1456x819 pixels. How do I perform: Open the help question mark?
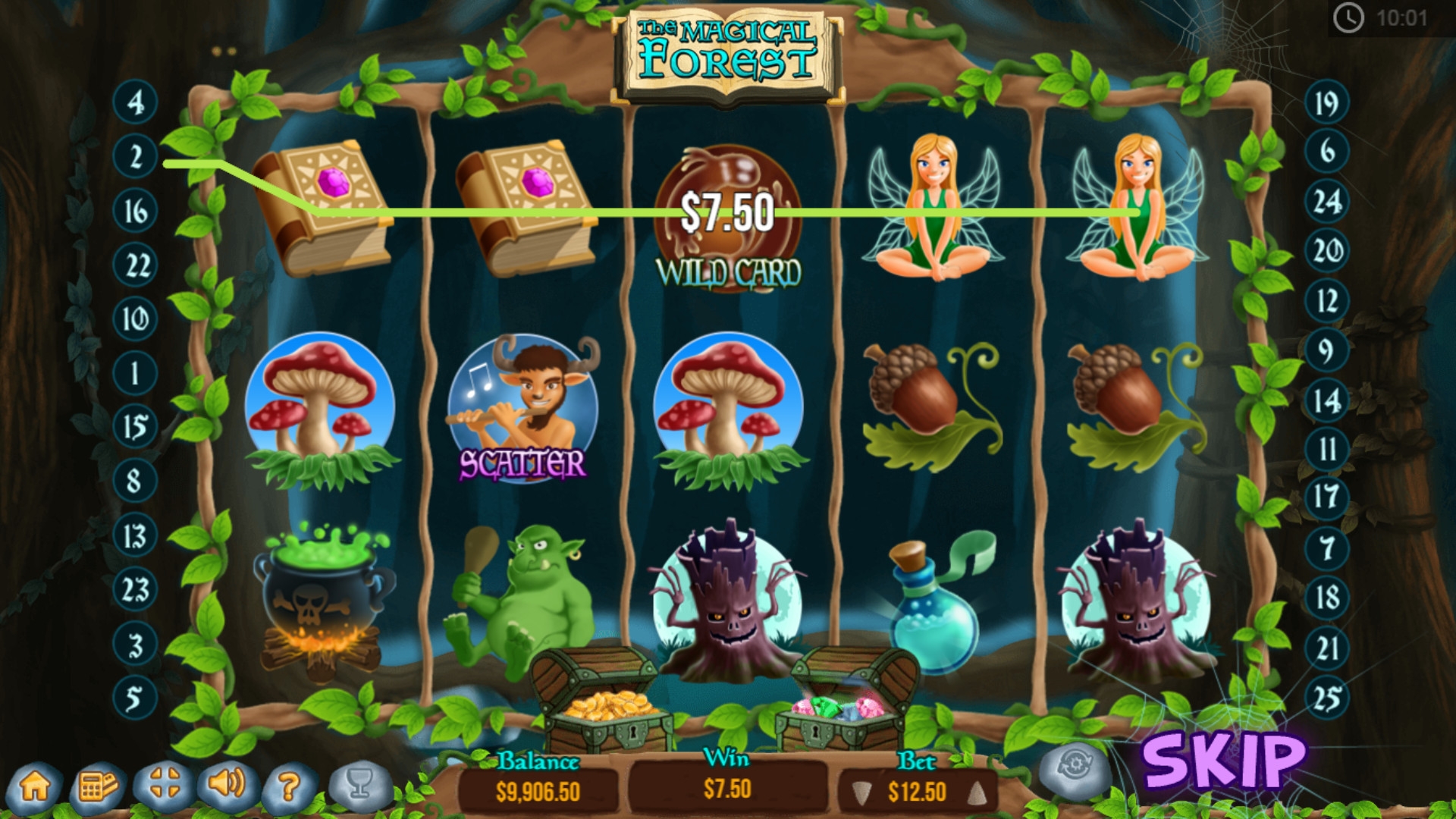[289, 787]
